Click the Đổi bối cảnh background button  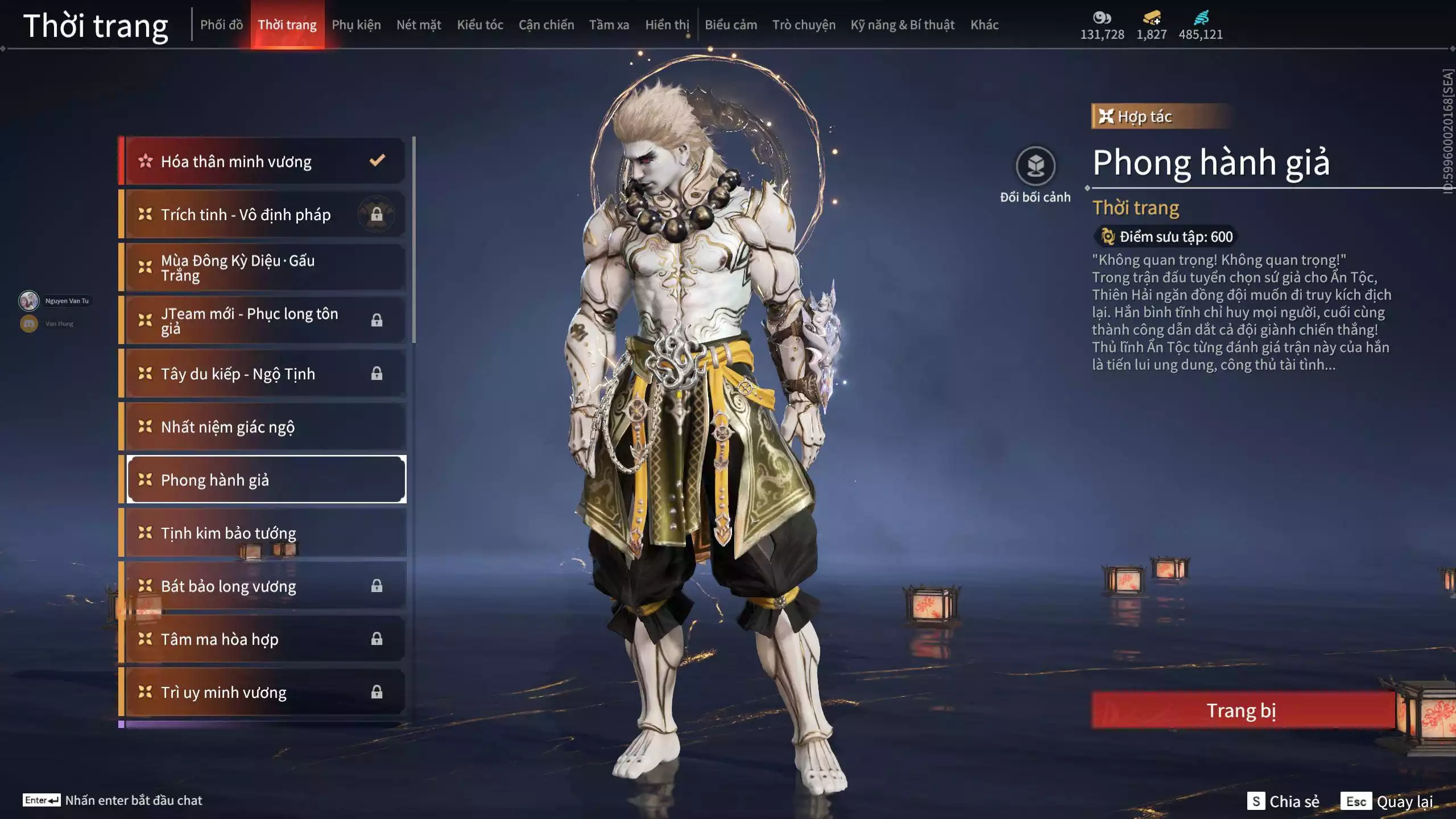click(1035, 167)
